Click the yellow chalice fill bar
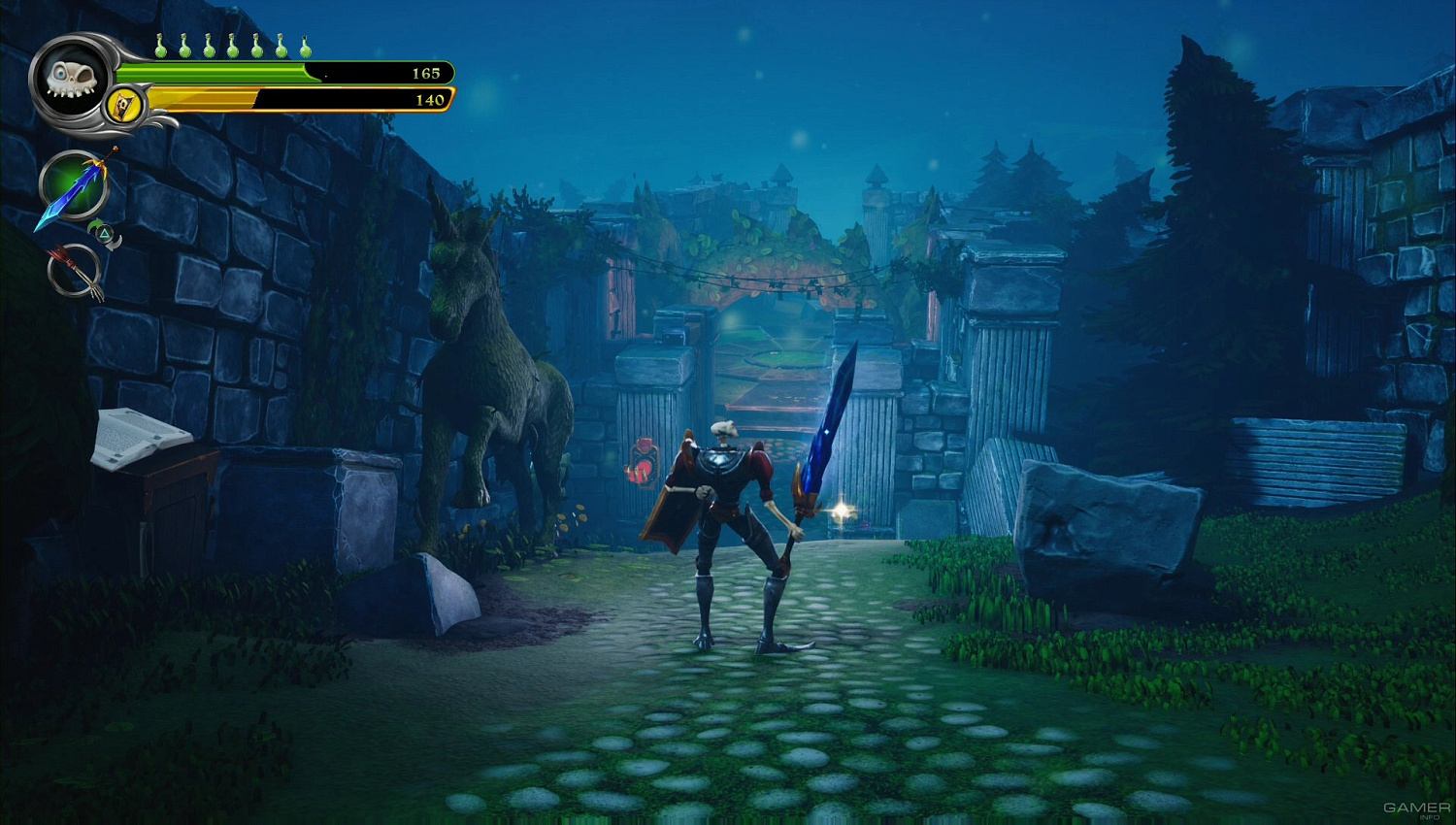 pos(204,99)
